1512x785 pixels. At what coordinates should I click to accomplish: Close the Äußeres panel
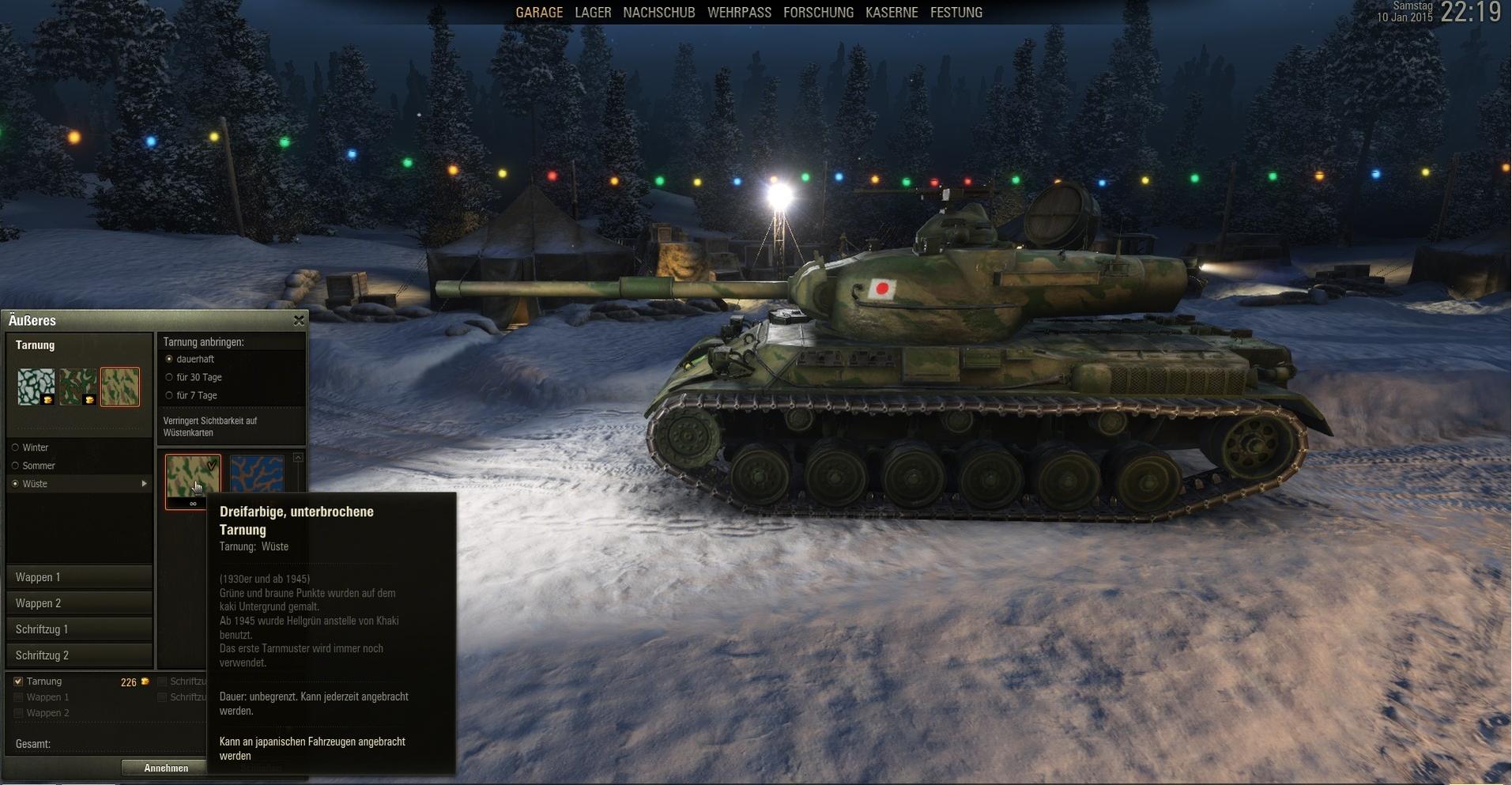(299, 320)
